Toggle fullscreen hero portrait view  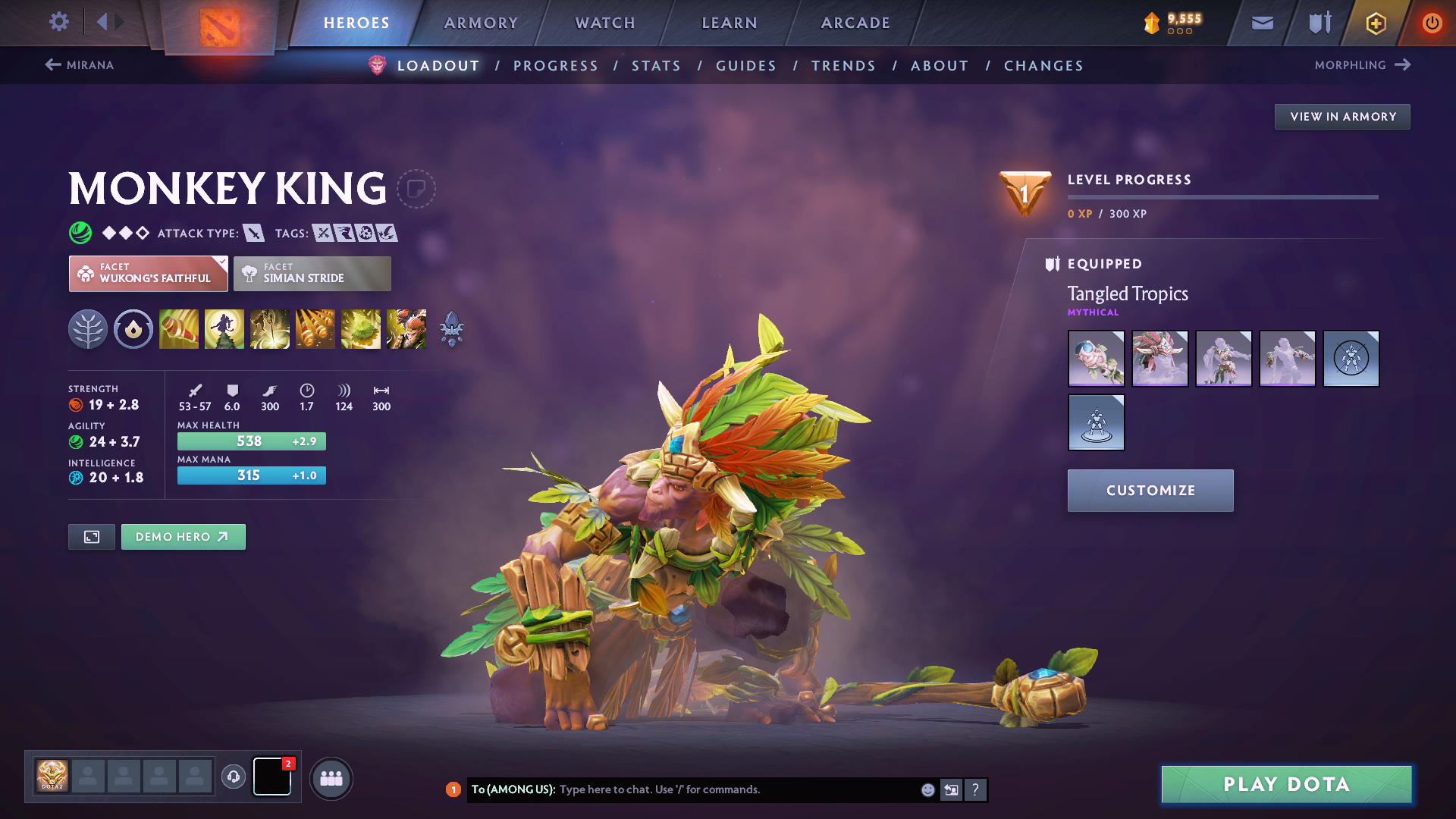pos(91,536)
